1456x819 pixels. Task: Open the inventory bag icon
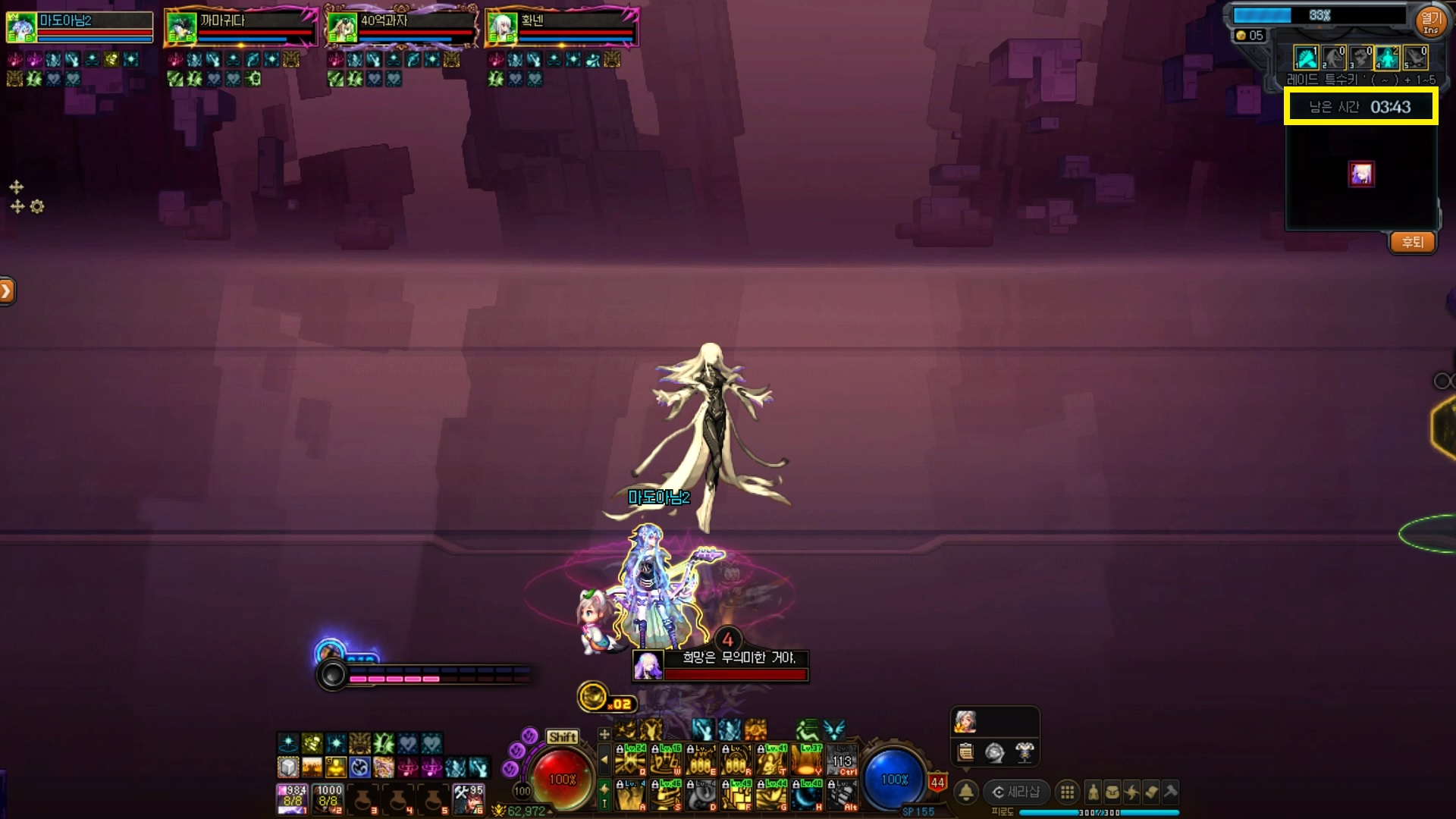[1112, 792]
